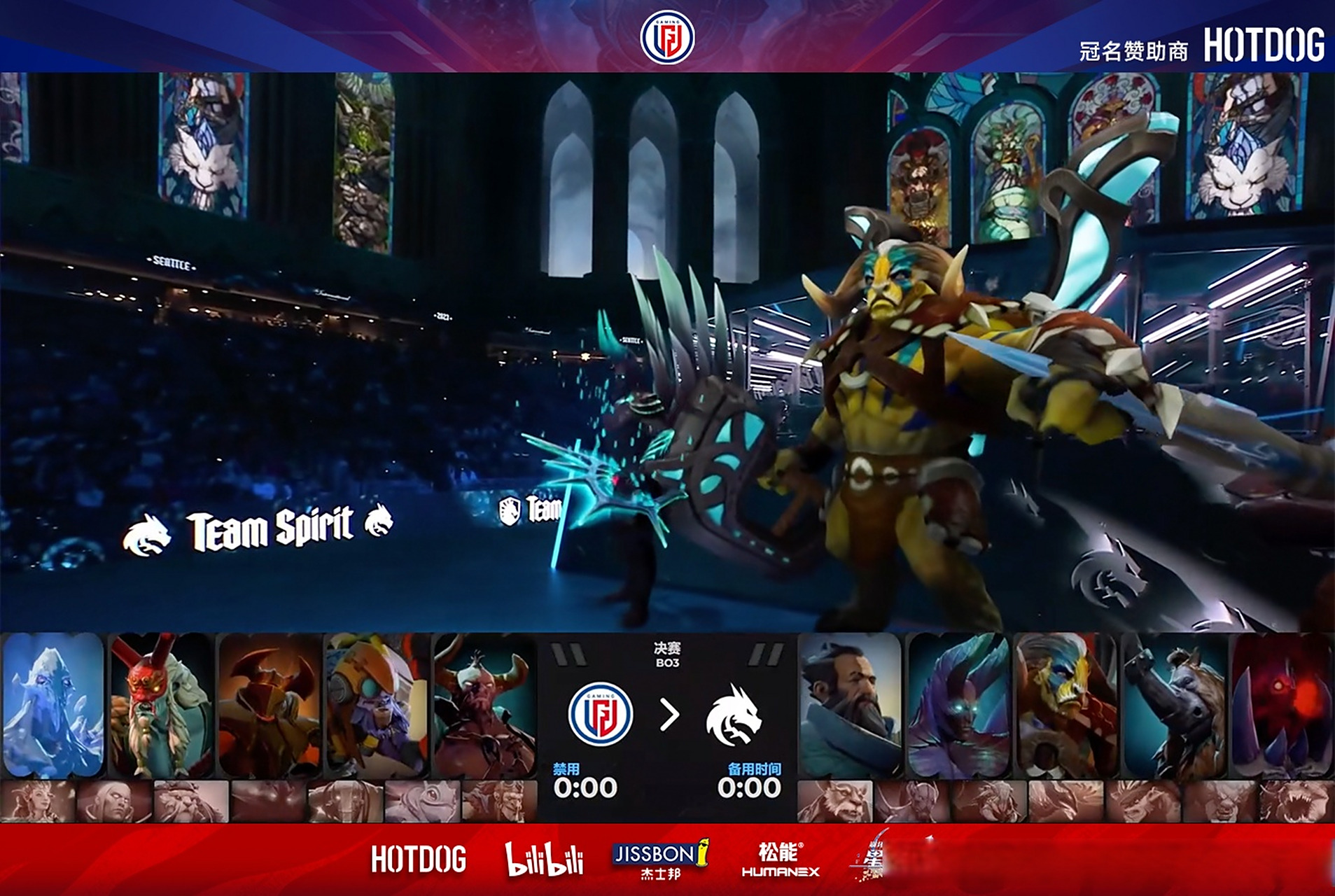Viewport: 1335px width, 896px height.
Task: Select the Magnus hero portrait
Action: pos(1174,705)
